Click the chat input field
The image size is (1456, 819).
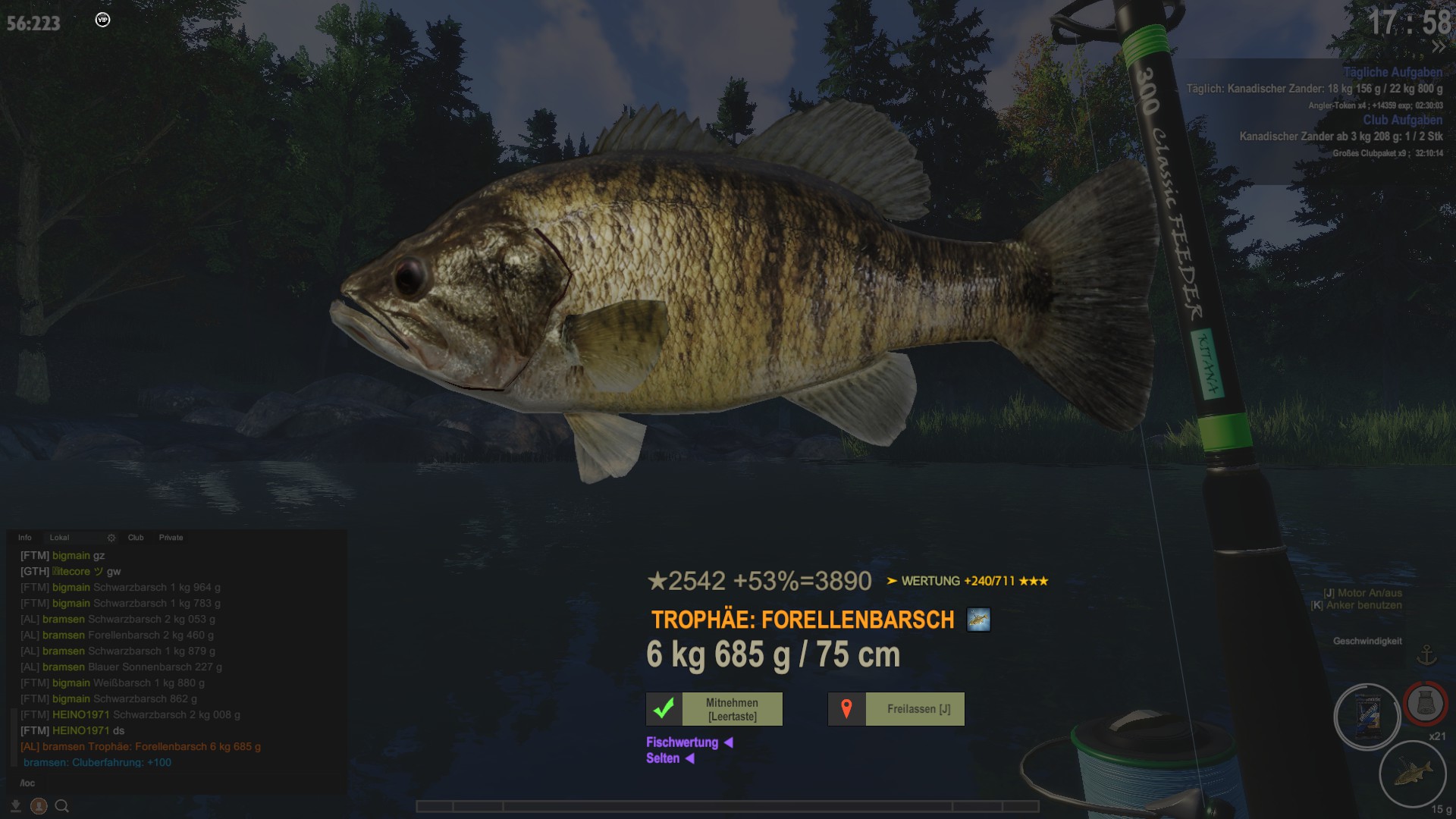[174, 783]
